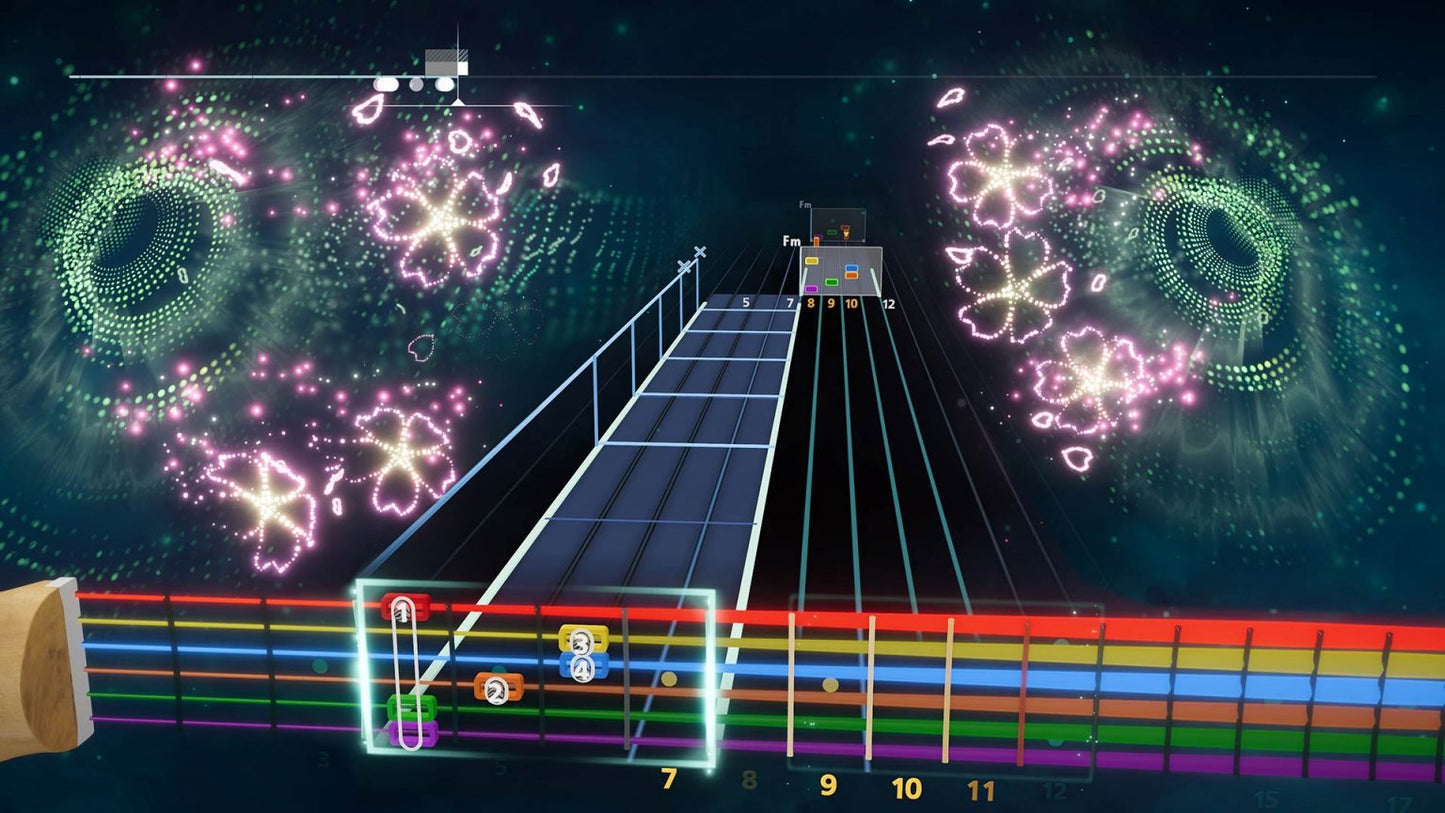Click the yellow note gem marked 3
The image size is (1445, 813).
[x=582, y=640]
